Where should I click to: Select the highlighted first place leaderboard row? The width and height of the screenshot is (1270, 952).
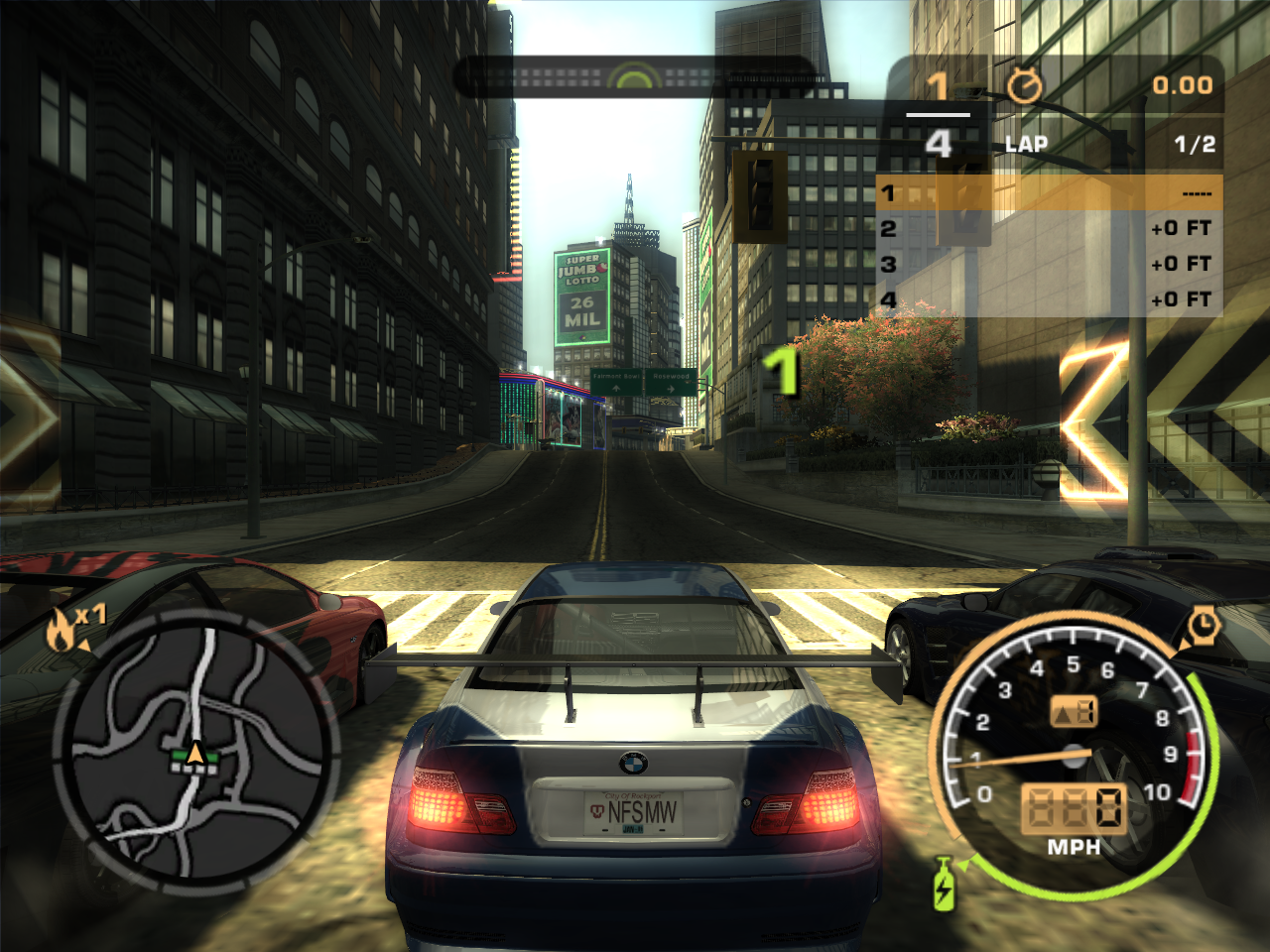(1049, 192)
